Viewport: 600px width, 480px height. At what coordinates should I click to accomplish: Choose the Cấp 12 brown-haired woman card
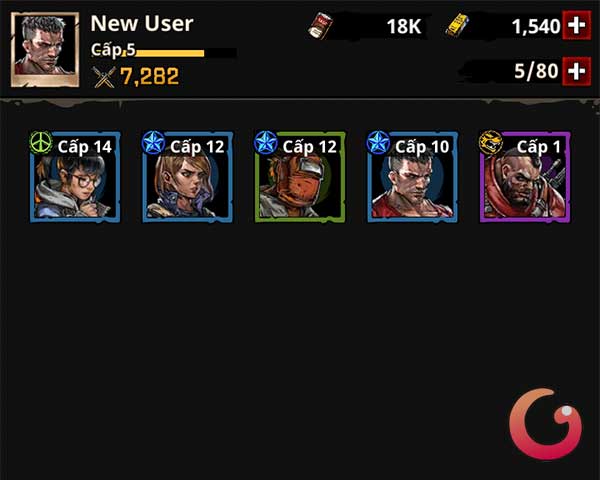pyautogui.click(x=188, y=177)
